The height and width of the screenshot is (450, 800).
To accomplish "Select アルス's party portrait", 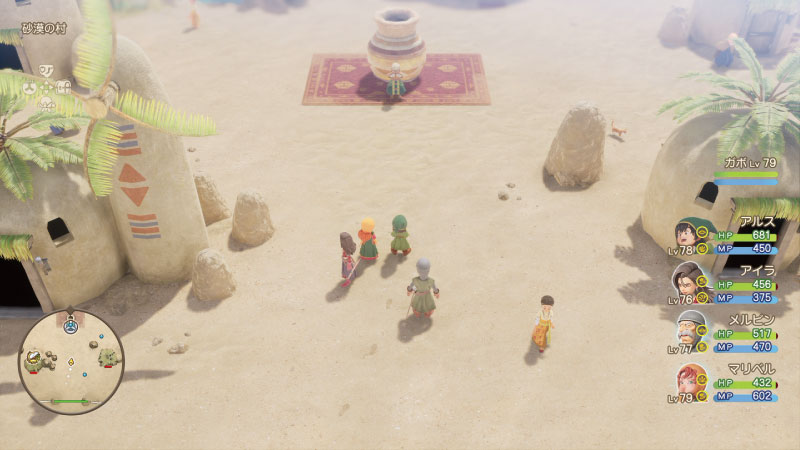I will (x=689, y=237).
